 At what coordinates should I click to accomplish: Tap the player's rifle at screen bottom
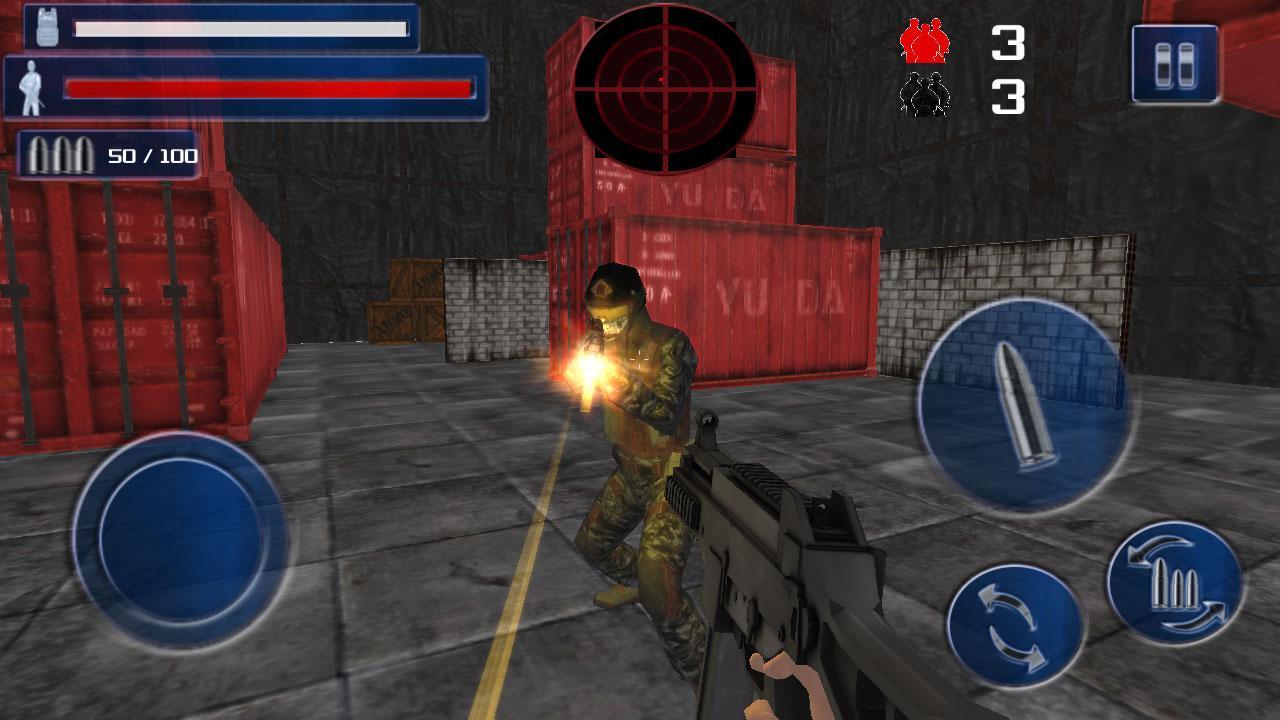[790, 580]
